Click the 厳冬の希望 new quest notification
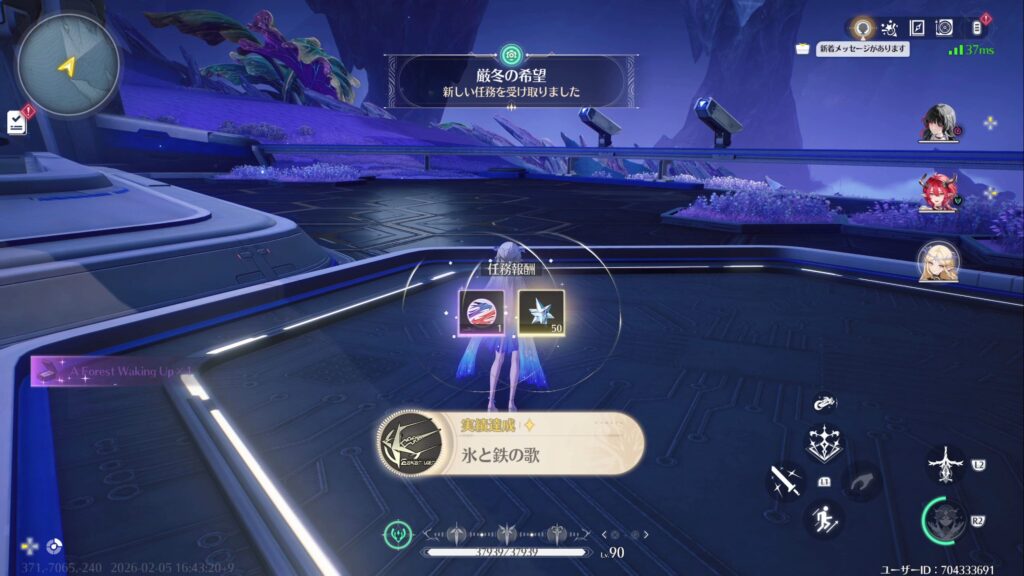 [511, 81]
